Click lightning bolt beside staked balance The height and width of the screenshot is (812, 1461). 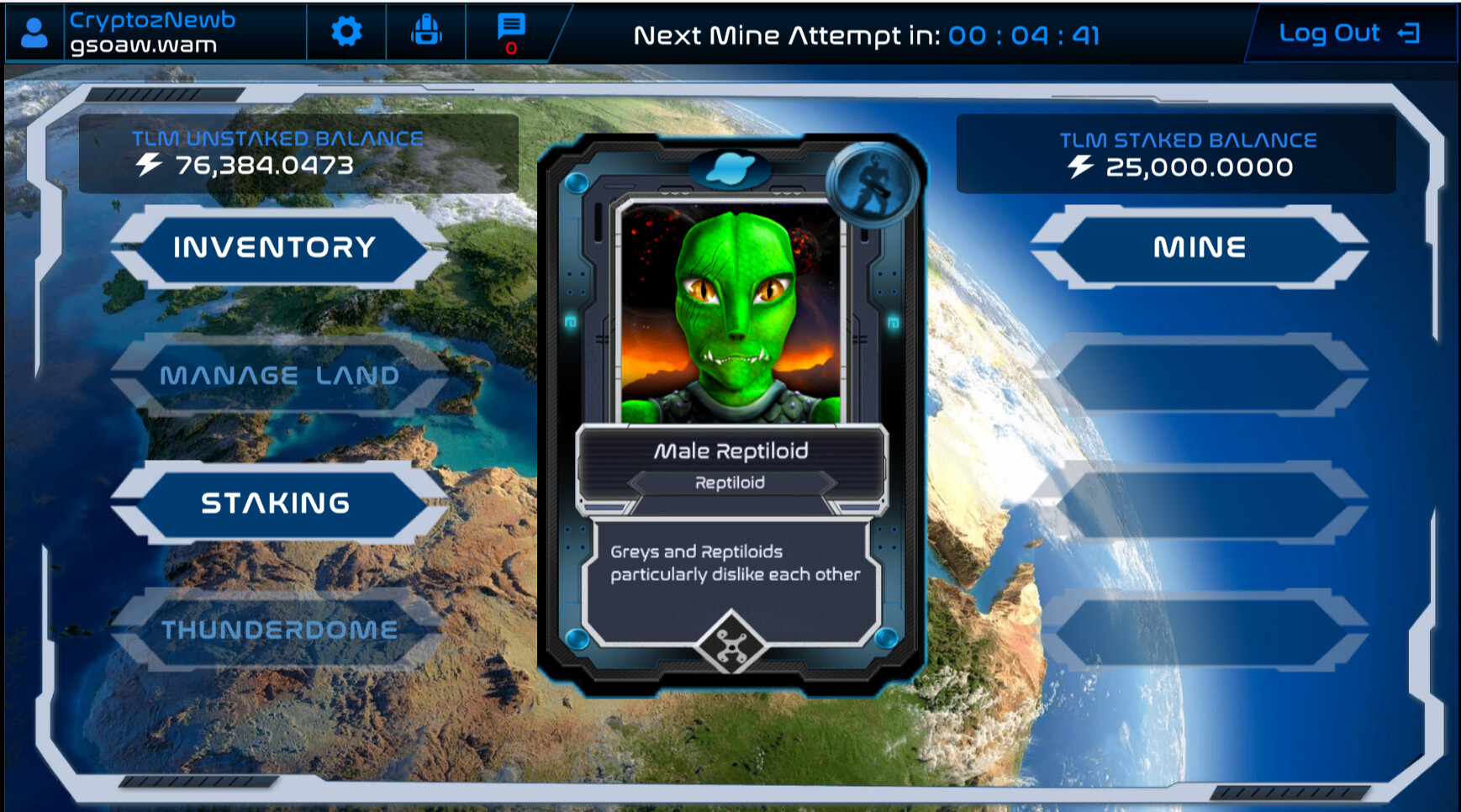(1081, 166)
